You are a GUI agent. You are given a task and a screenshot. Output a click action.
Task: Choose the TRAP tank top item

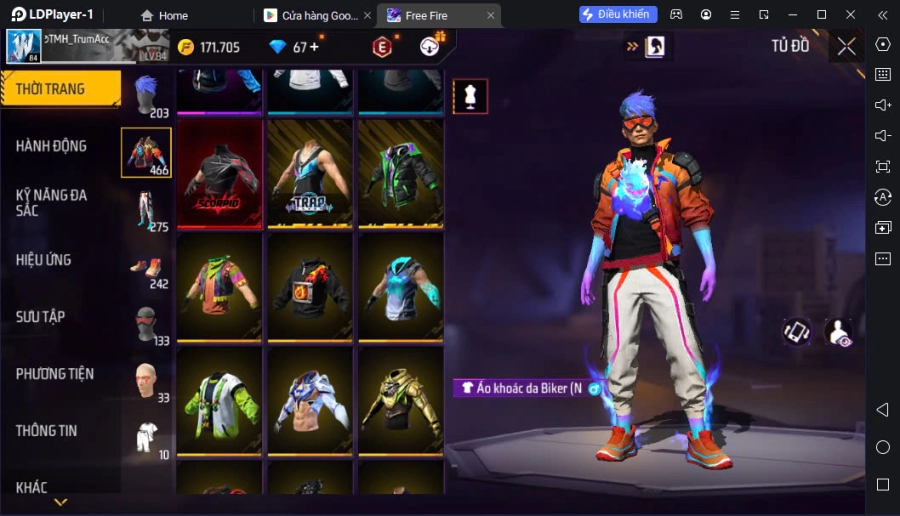[x=310, y=174]
